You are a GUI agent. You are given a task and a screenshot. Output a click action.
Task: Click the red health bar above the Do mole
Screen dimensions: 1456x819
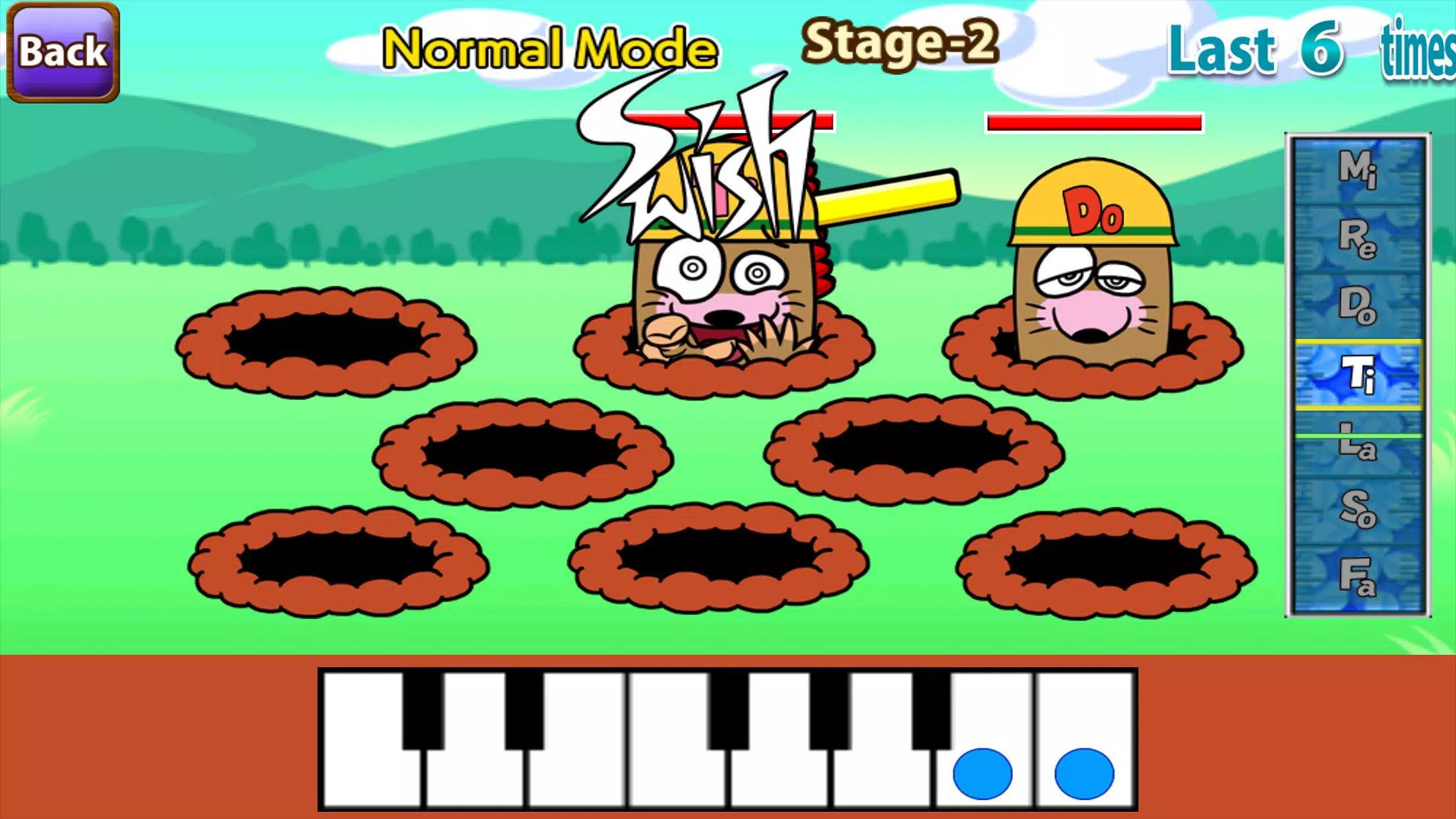click(1095, 122)
